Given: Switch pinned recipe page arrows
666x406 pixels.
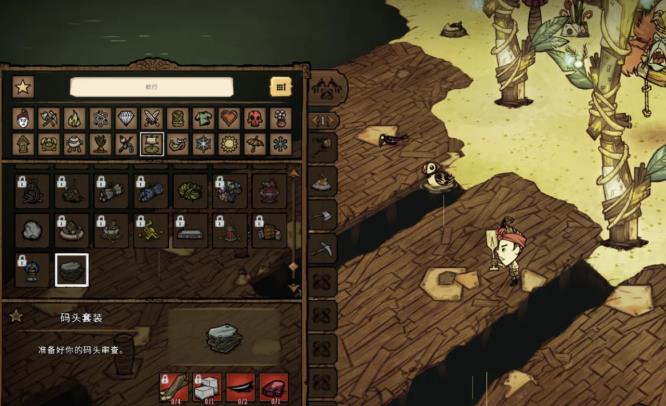Looking at the screenshot, I should pos(324,121).
